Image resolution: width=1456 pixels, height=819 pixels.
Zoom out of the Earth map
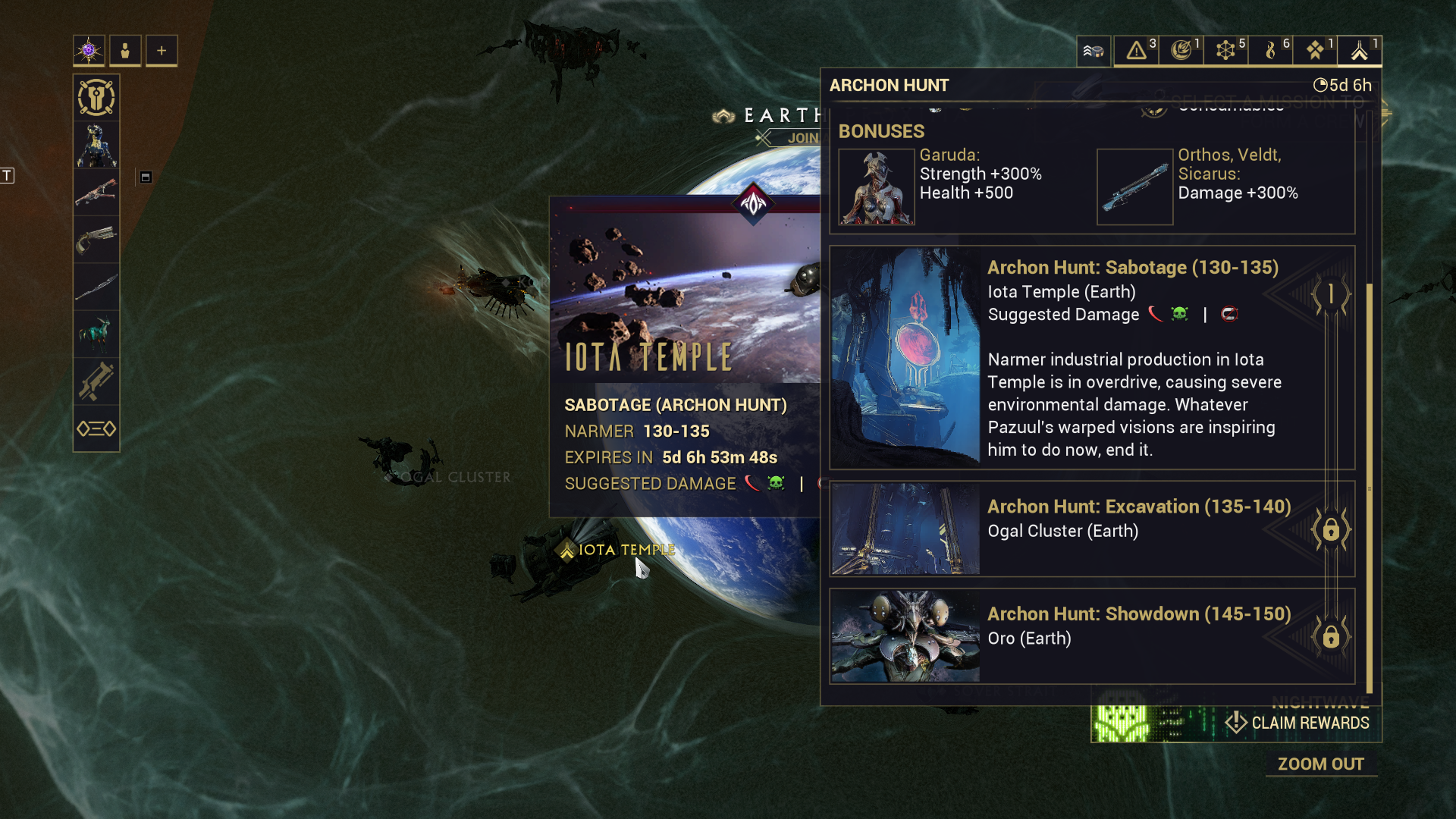(1320, 764)
